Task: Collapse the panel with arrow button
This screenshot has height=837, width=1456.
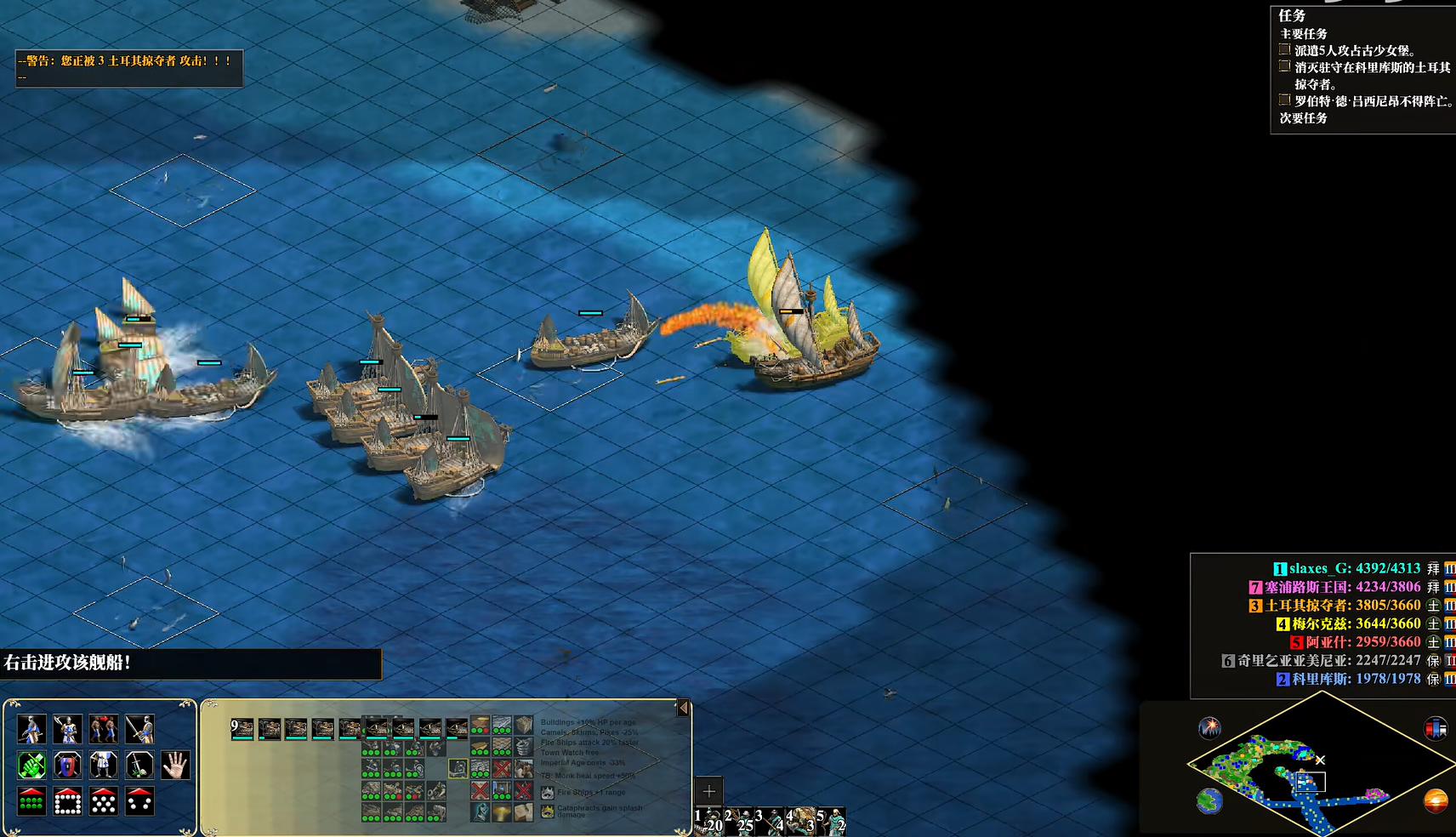Action: (x=683, y=708)
